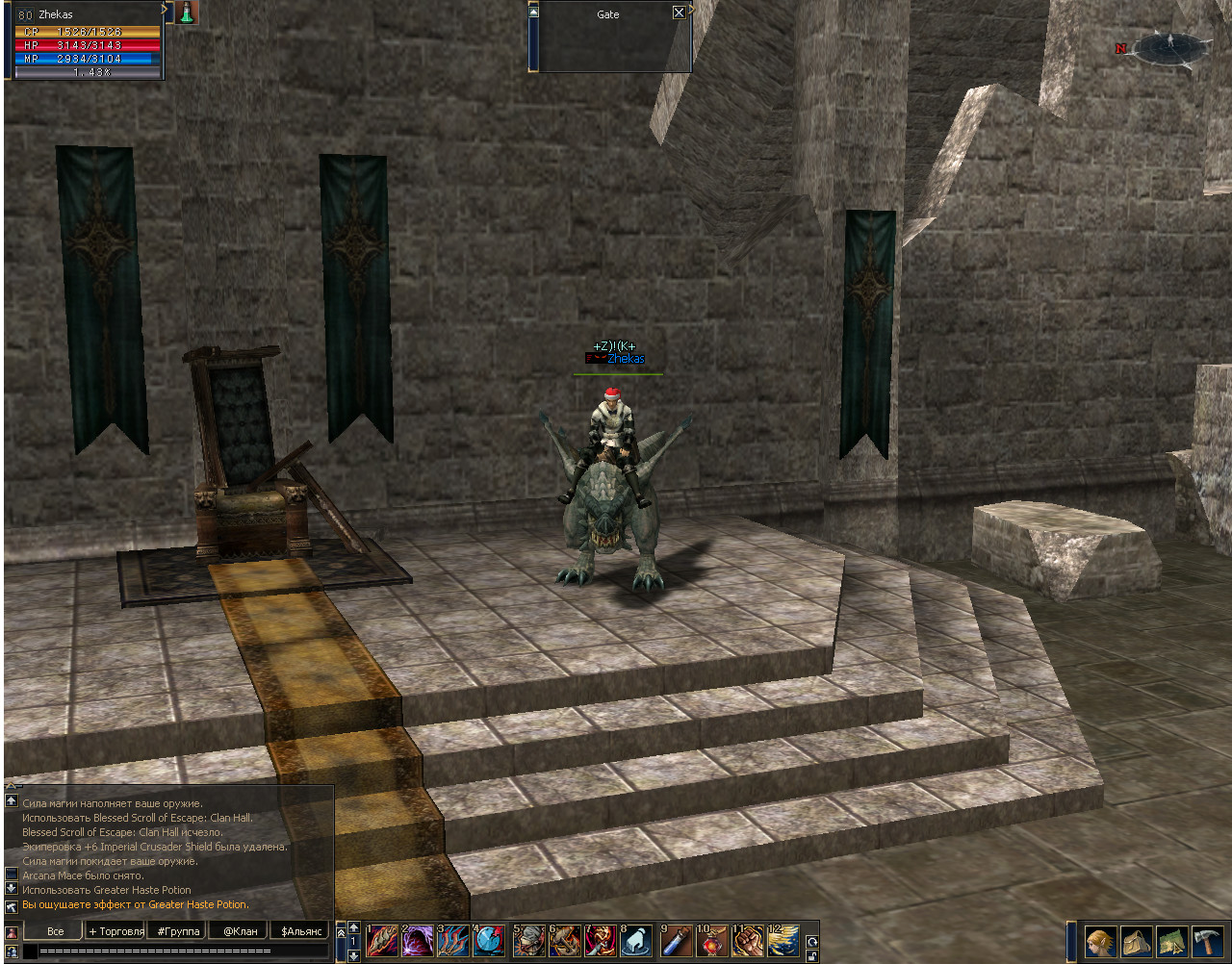
Task: Click the chat message input field
Action: point(173,951)
